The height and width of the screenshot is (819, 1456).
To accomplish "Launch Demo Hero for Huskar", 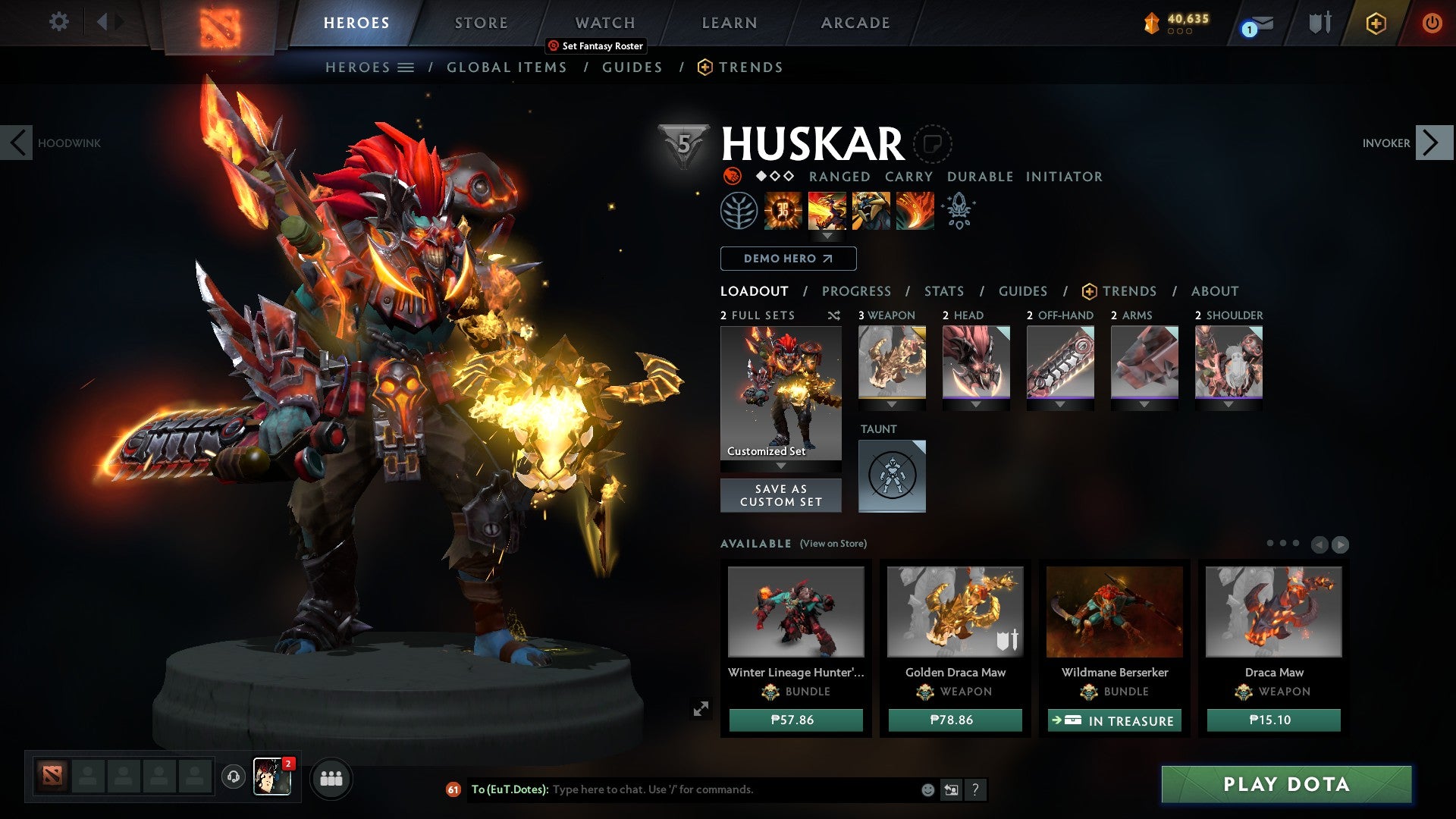I will point(788,259).
